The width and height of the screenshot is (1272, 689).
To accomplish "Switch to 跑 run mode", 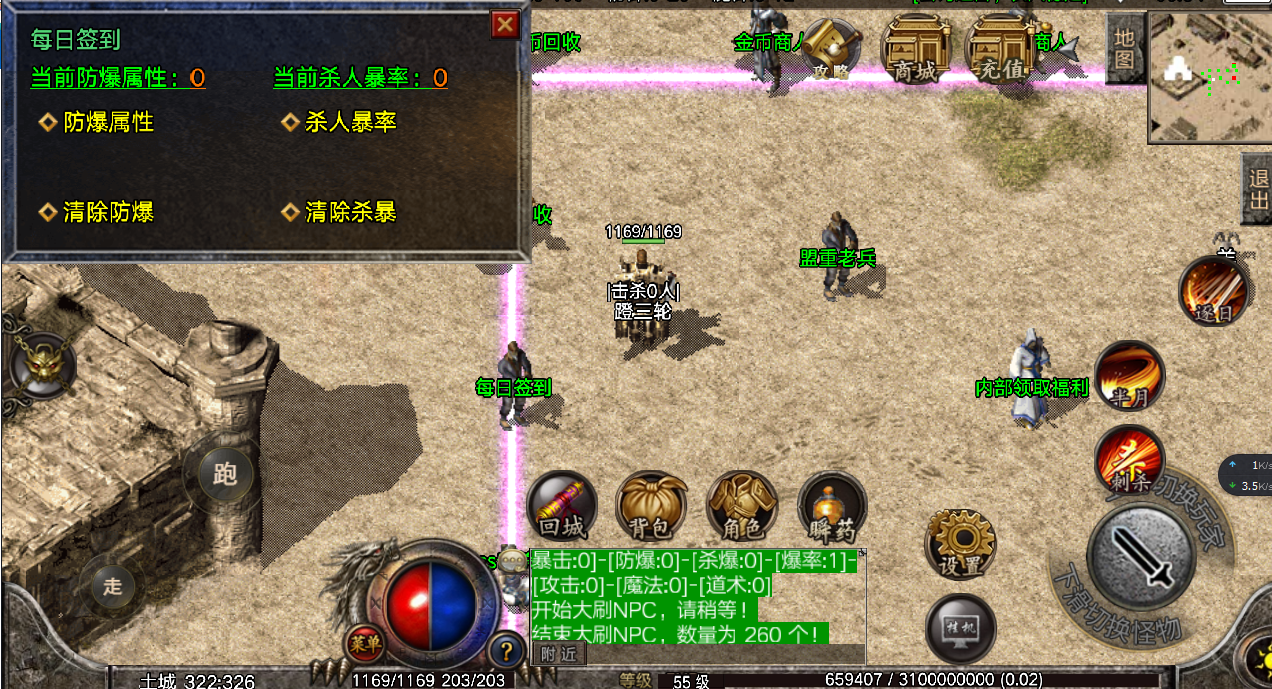I will coord(225,474).
